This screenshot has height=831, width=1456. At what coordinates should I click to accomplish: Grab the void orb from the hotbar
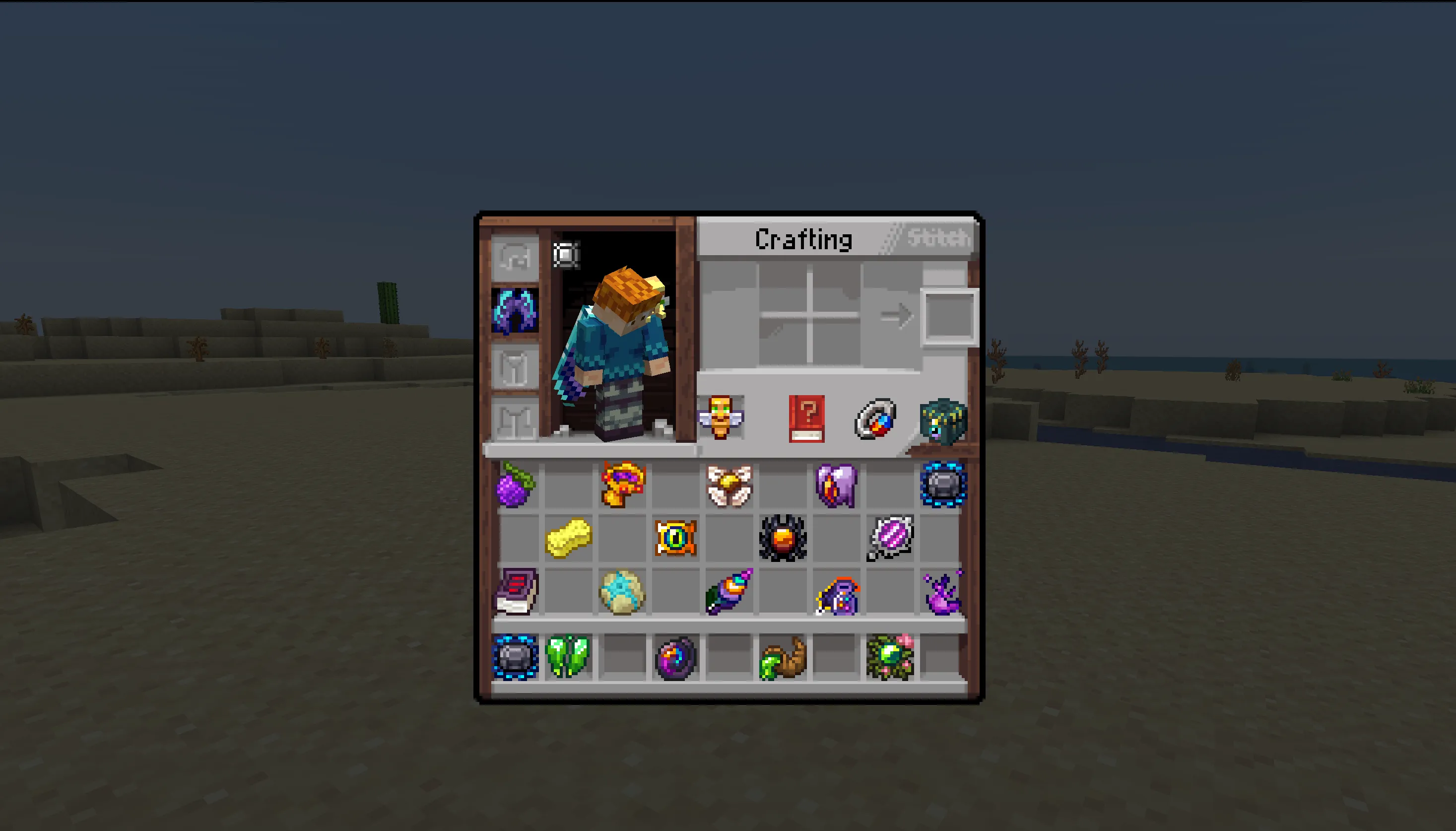675,656
